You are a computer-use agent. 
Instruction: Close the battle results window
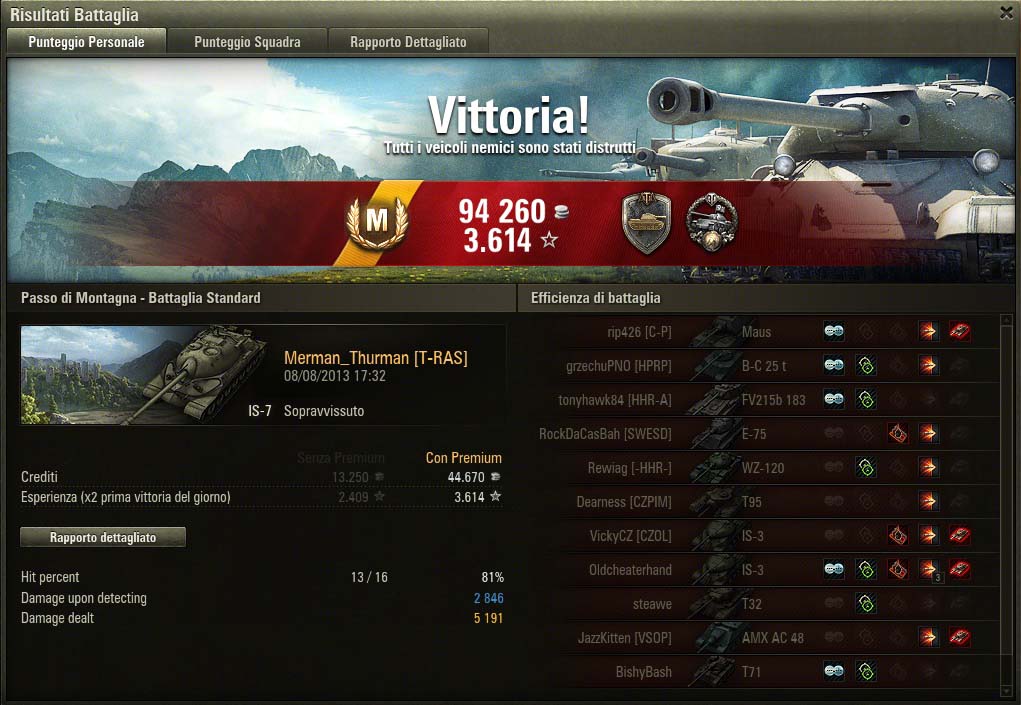coord(1006,13)
